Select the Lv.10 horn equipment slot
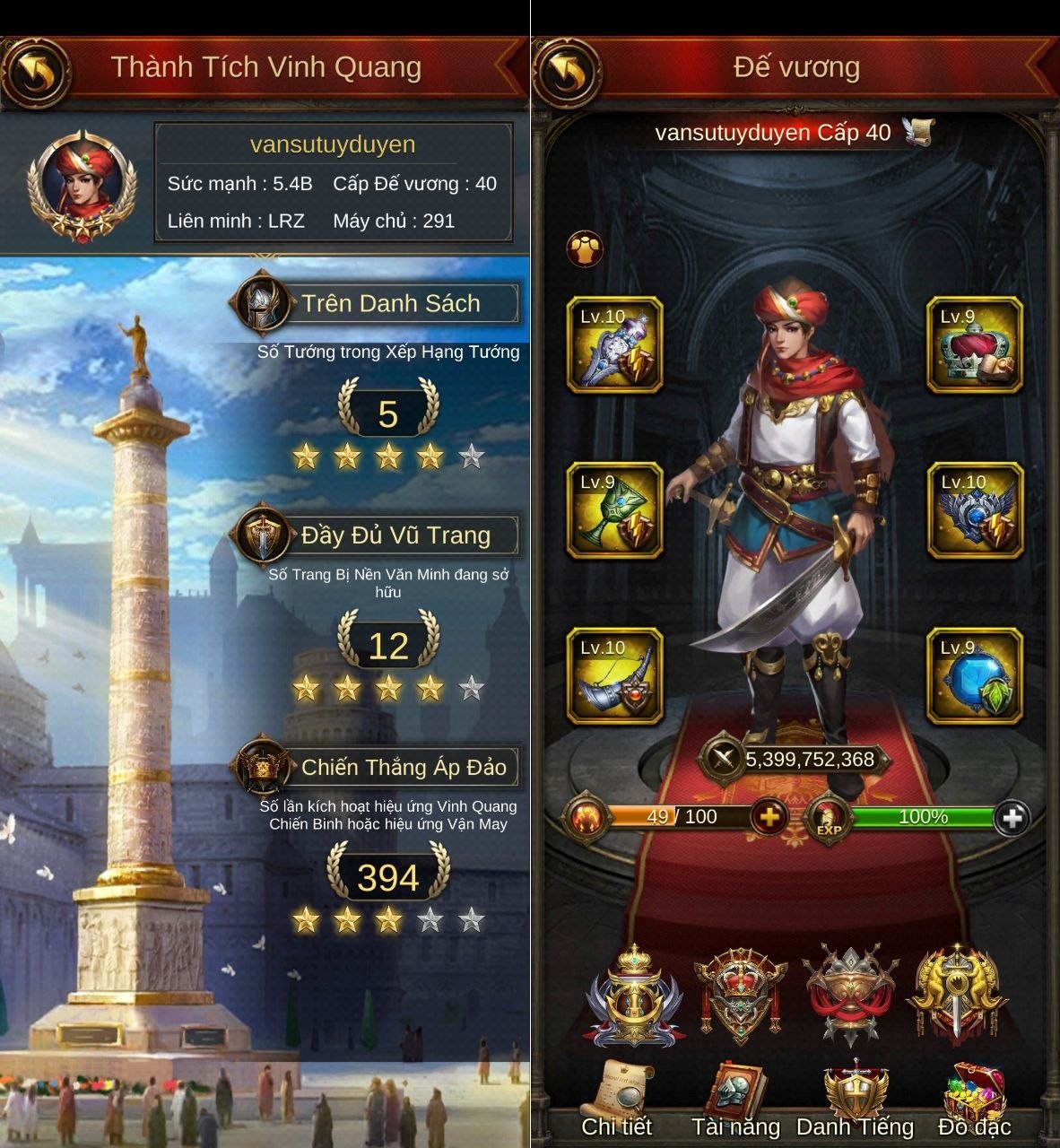 (x=615, y=676)
